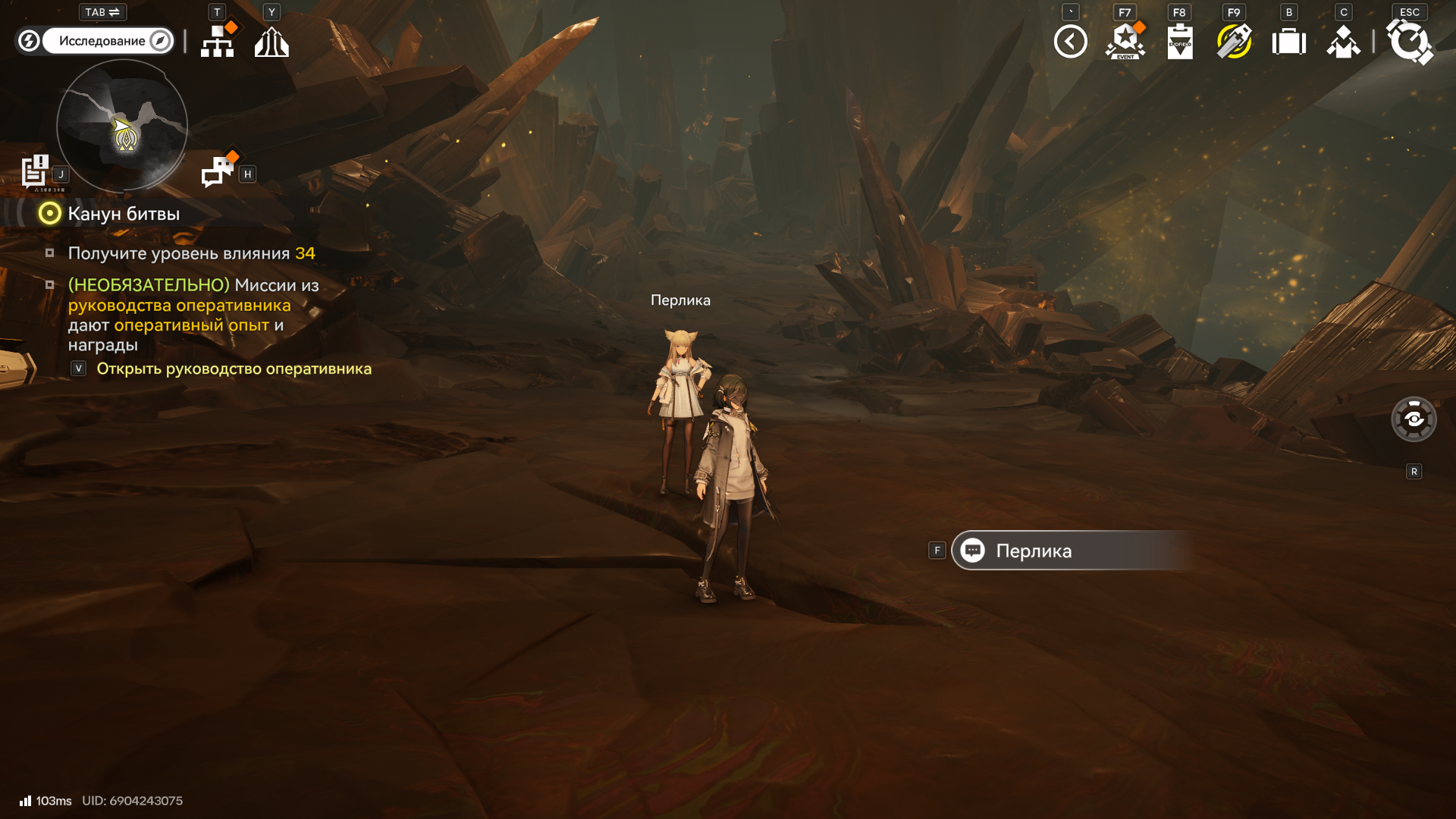Open the tower building icon
The width and height of the screenshot is (1456, 819).
click(271, 42)
